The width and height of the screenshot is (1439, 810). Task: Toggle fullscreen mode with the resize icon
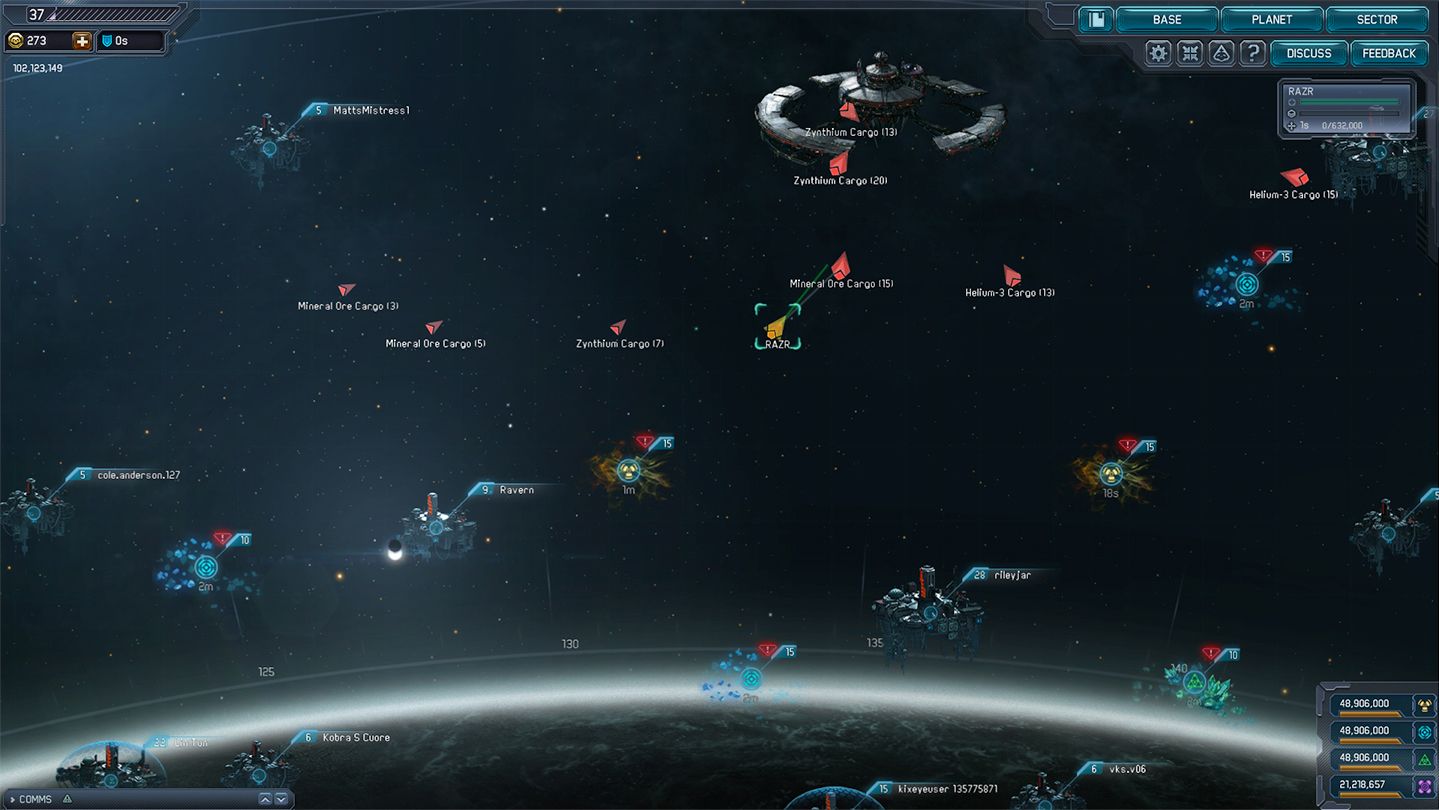coord(1189,52)
